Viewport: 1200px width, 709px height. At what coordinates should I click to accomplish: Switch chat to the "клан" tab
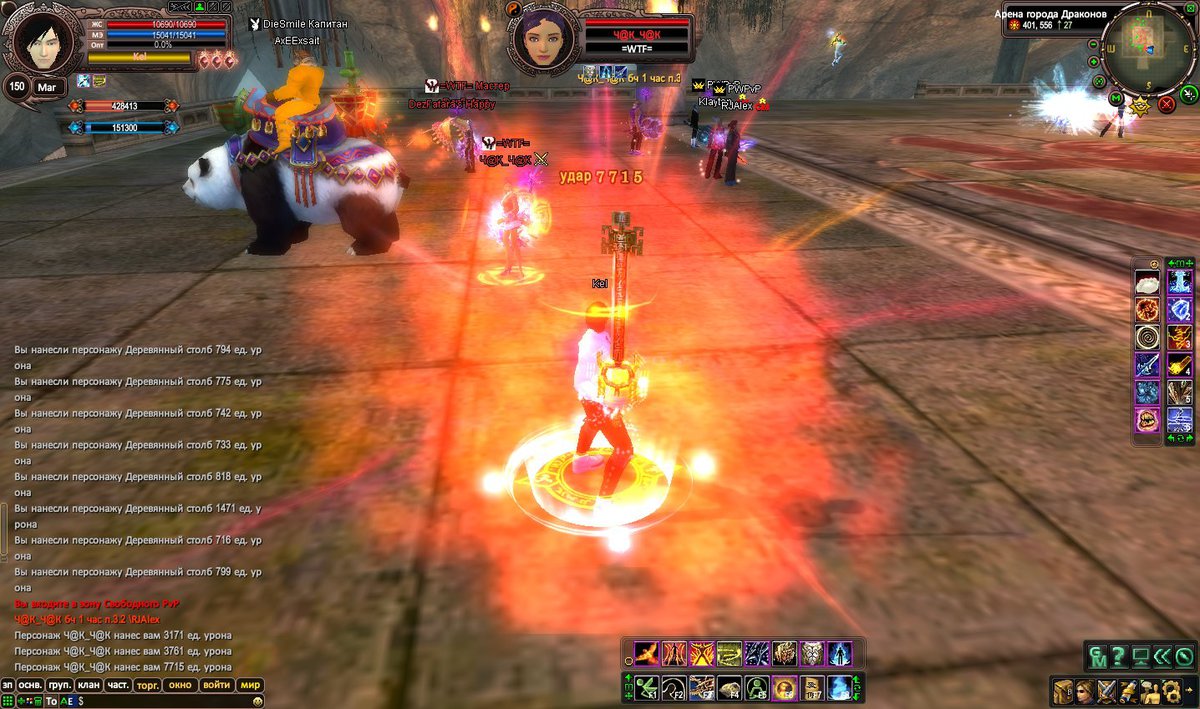(x=89, y=685)
